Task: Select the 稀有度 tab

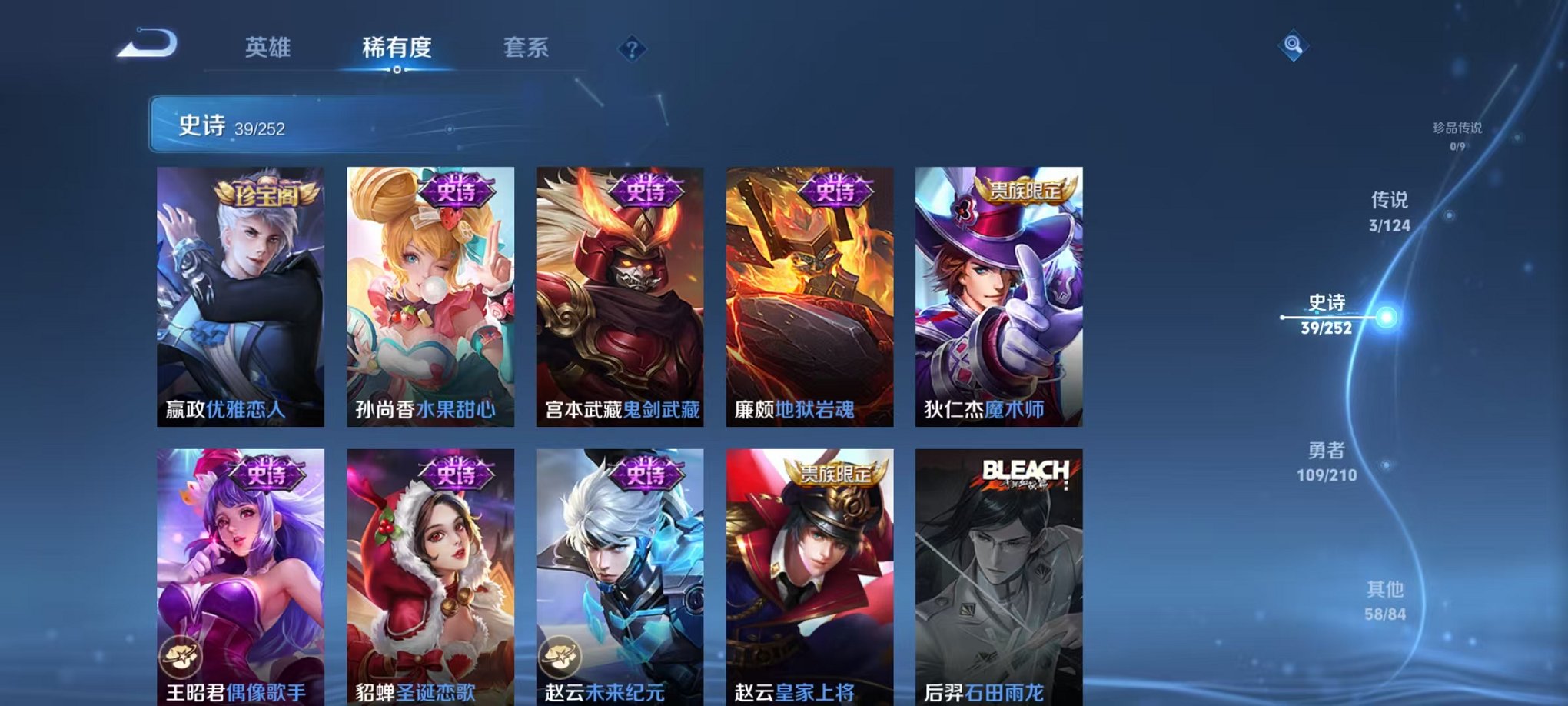Action: click(x=396, y=48)
